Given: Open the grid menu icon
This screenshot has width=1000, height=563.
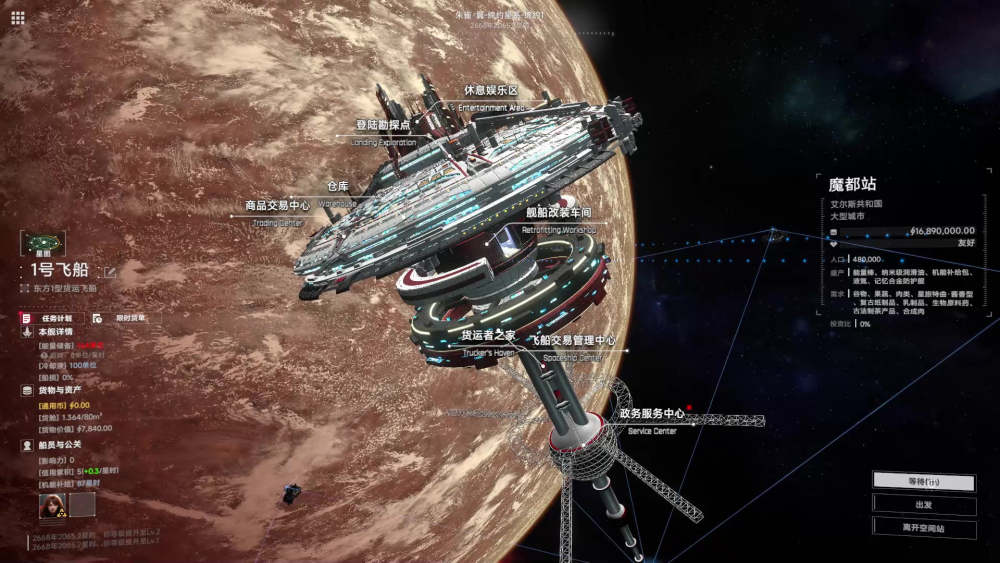Looking at the screenshot, I should [x=17, y=17].
